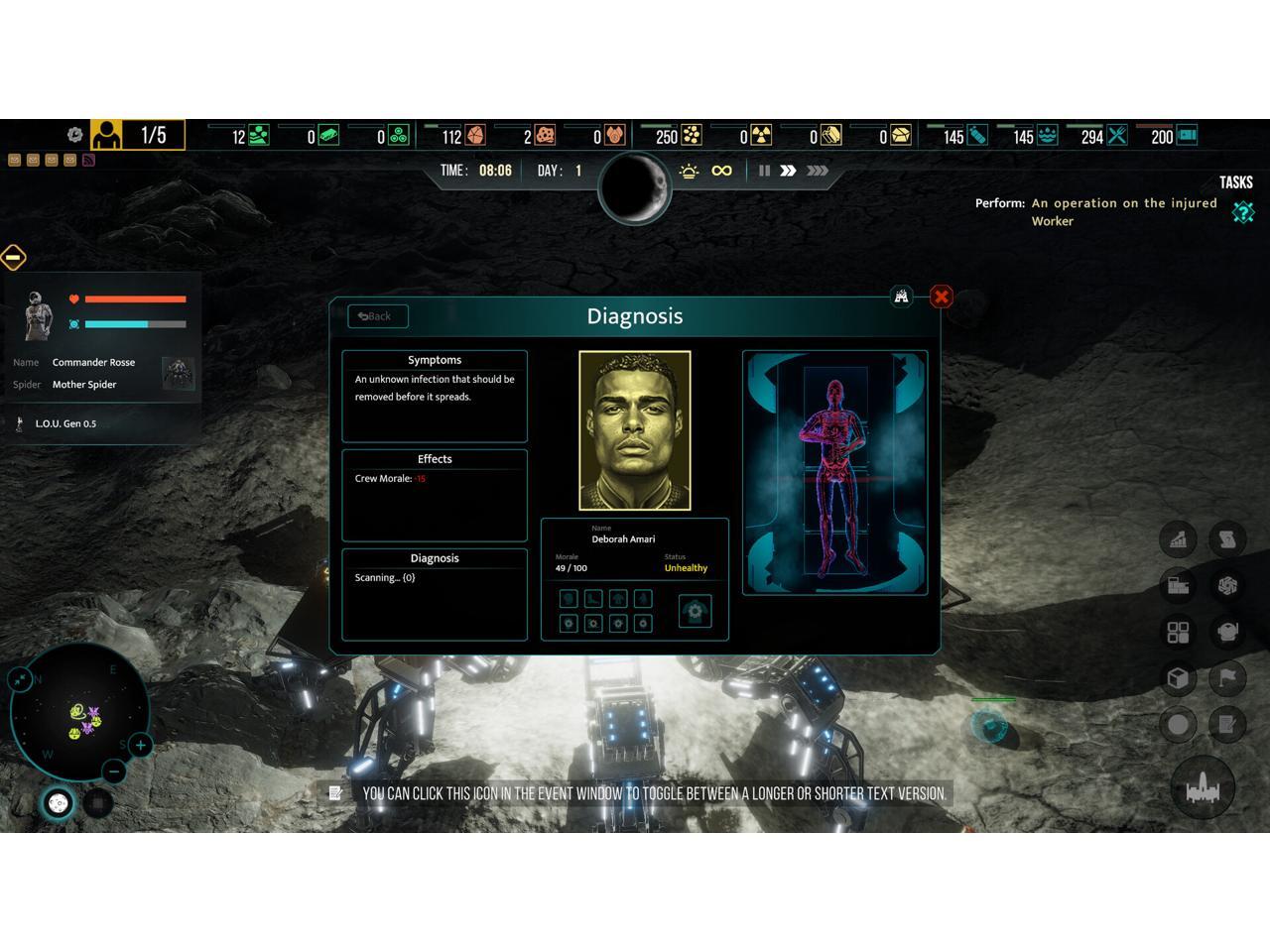The width and height of the screenshot is (1270, 952).
Task: Set game speed to double arrows
Action: click(x=788, y=171)
